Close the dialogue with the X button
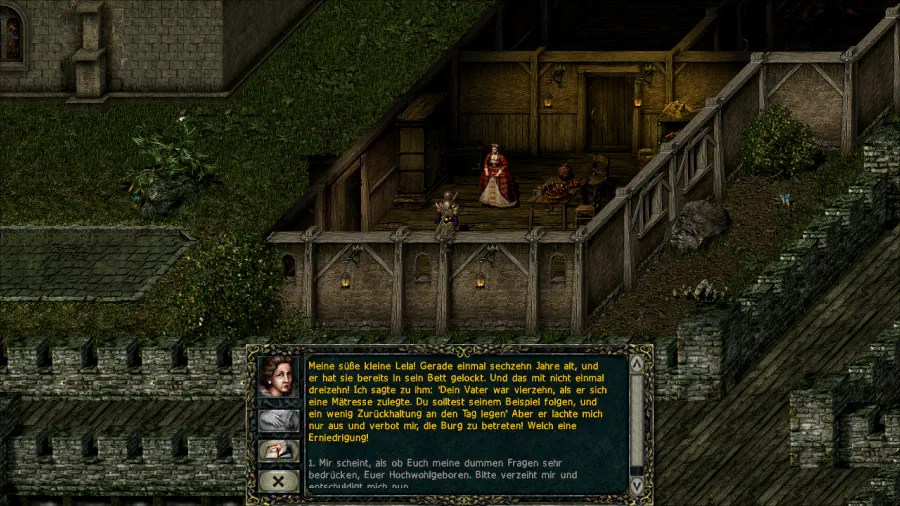This screenshot has height=506, width=900. click(x=279, y=480)
